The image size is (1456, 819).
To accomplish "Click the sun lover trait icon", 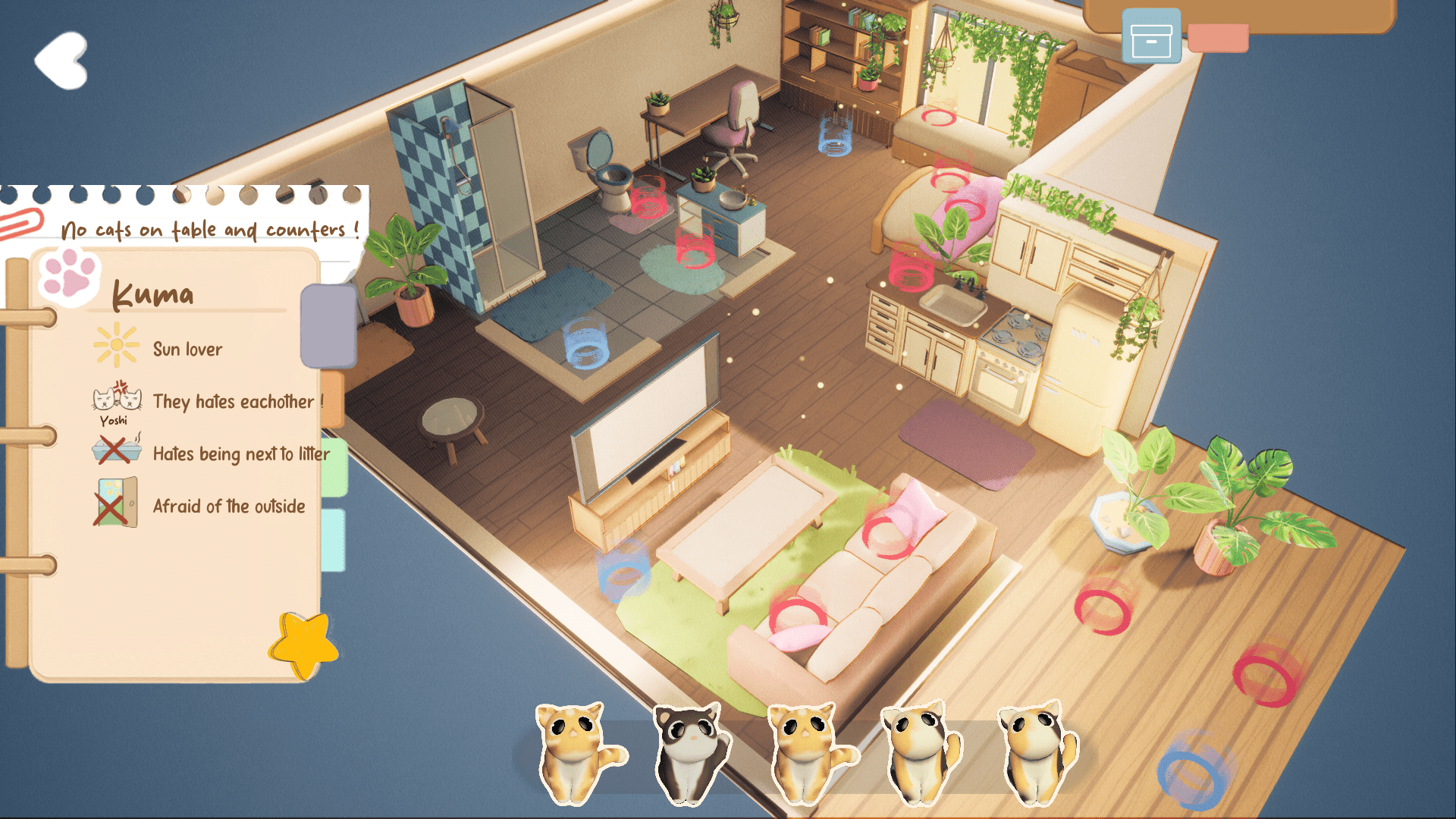I will (116, 345).
